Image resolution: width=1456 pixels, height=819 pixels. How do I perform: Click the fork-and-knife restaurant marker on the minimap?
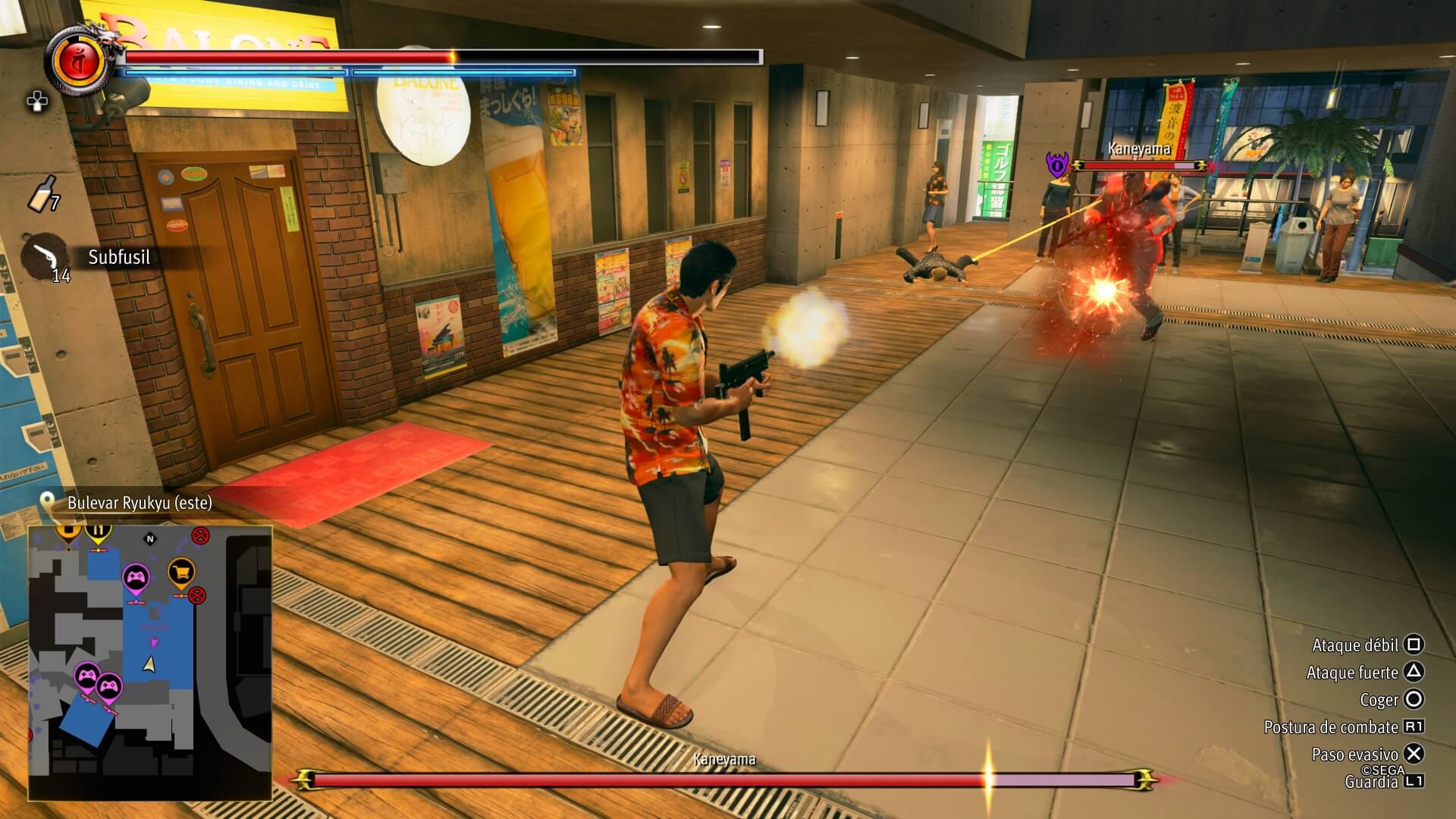coord(98,531)
